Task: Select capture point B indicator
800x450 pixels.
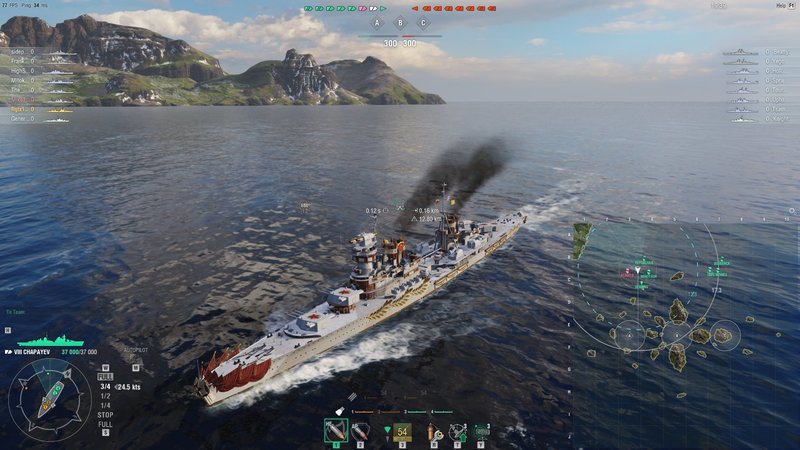Action: pyautogui.click(x=400, y=23)
